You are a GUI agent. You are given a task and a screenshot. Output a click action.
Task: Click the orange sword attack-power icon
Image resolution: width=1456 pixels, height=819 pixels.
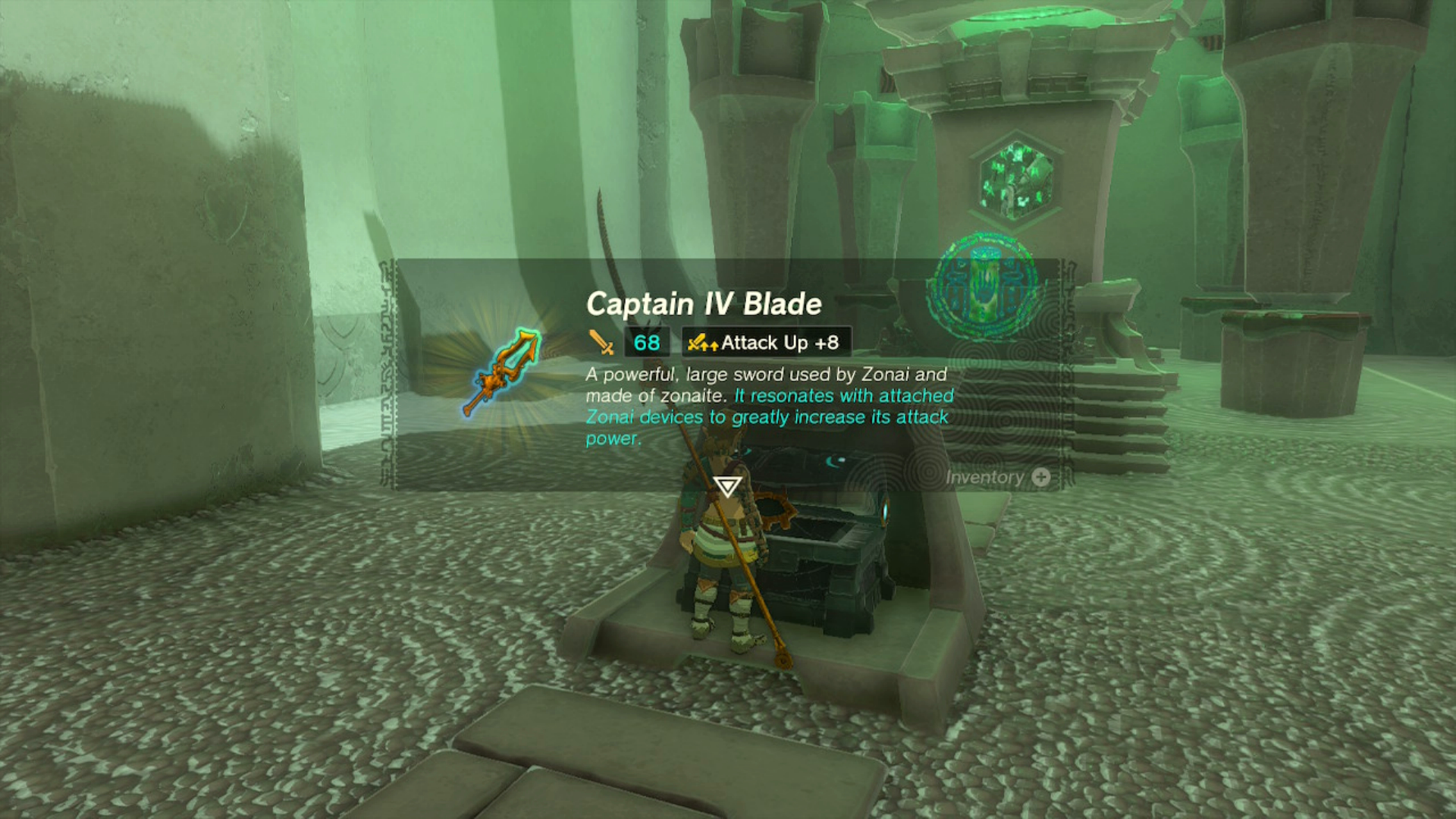pyautogui.click(x=599, y=343)
